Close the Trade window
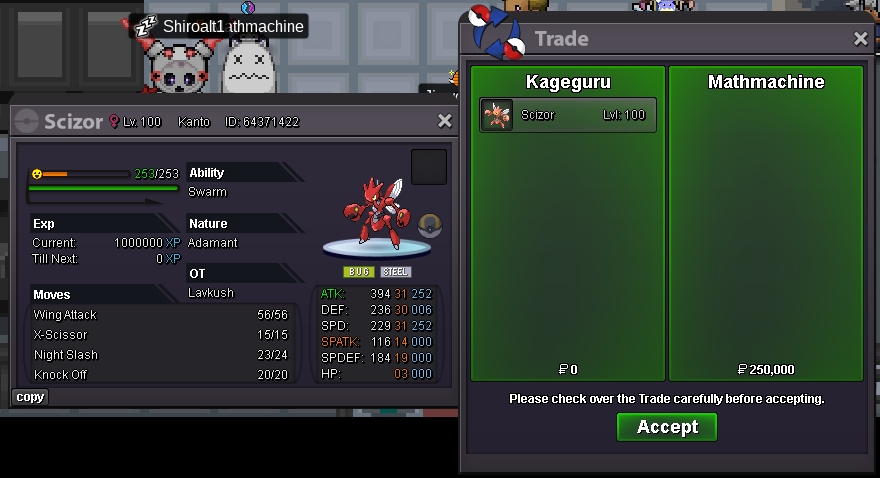 (x=860, y=39)
